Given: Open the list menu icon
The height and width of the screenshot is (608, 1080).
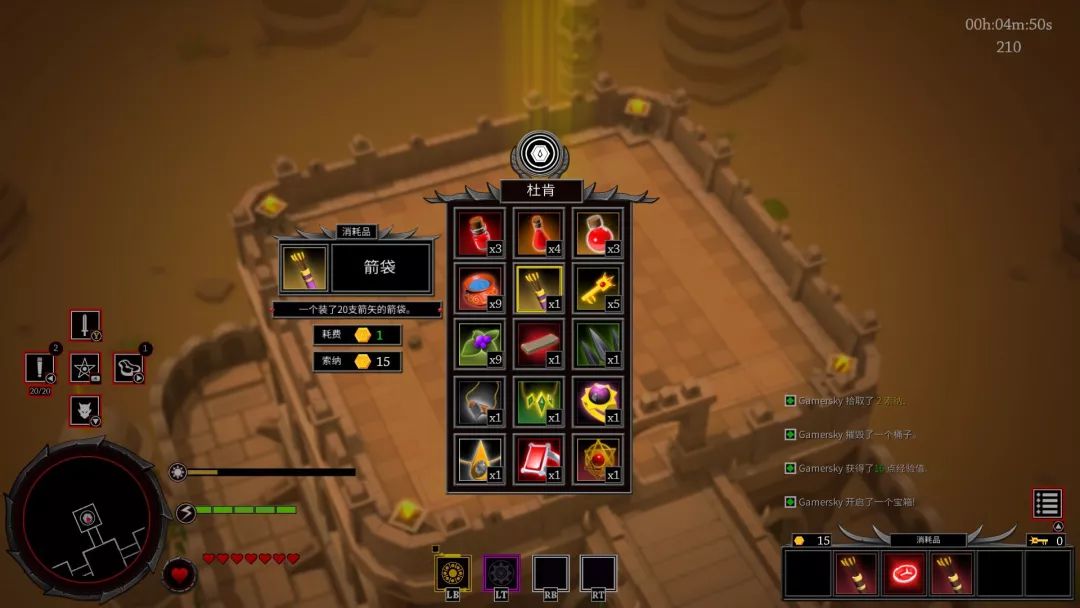Looking at the screenshot, I should (1047, 503).
